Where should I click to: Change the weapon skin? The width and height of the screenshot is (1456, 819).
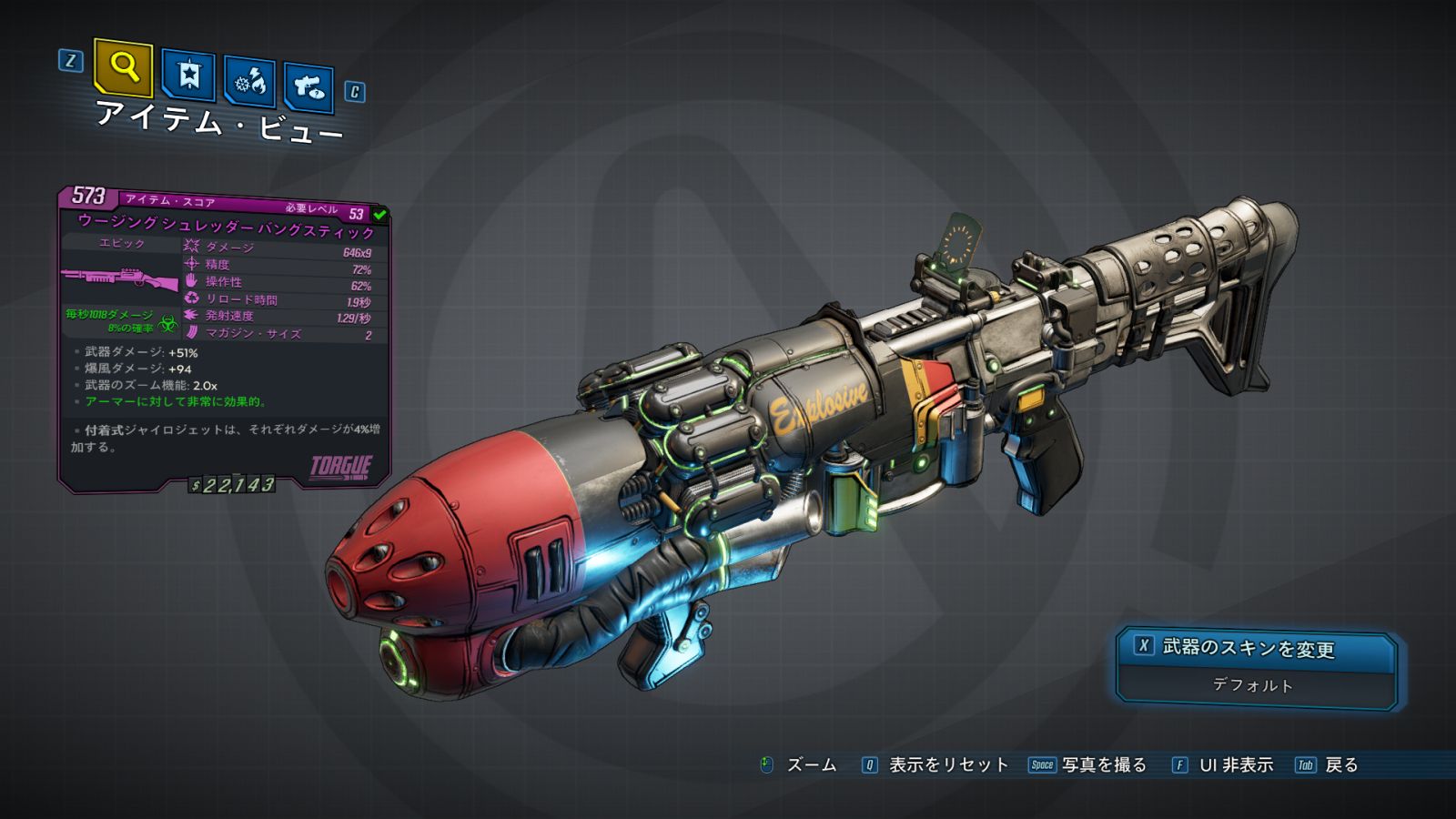point(1257,648)
